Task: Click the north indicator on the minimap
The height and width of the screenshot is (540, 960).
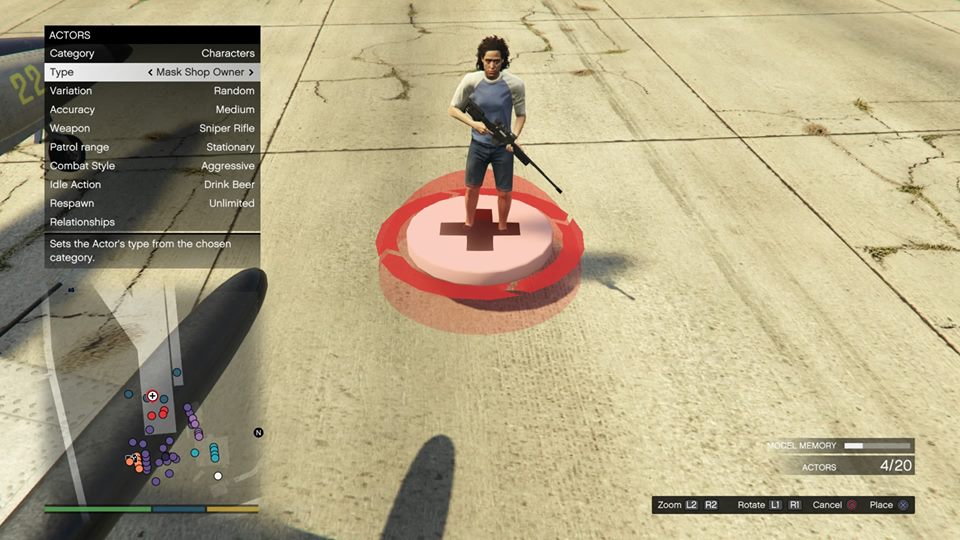Action: 258,433
